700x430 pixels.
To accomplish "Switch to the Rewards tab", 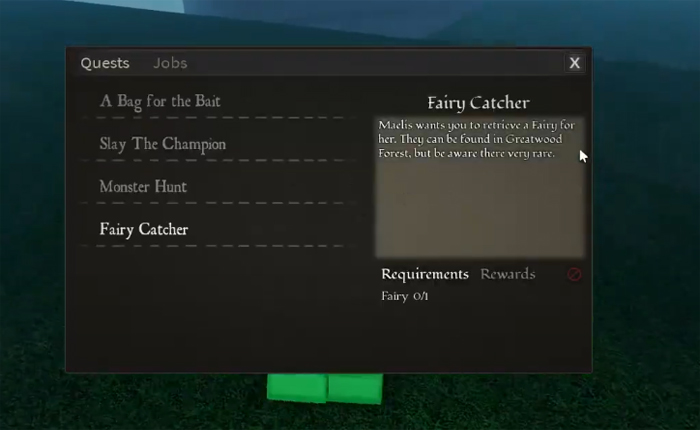I will [508, 274].
